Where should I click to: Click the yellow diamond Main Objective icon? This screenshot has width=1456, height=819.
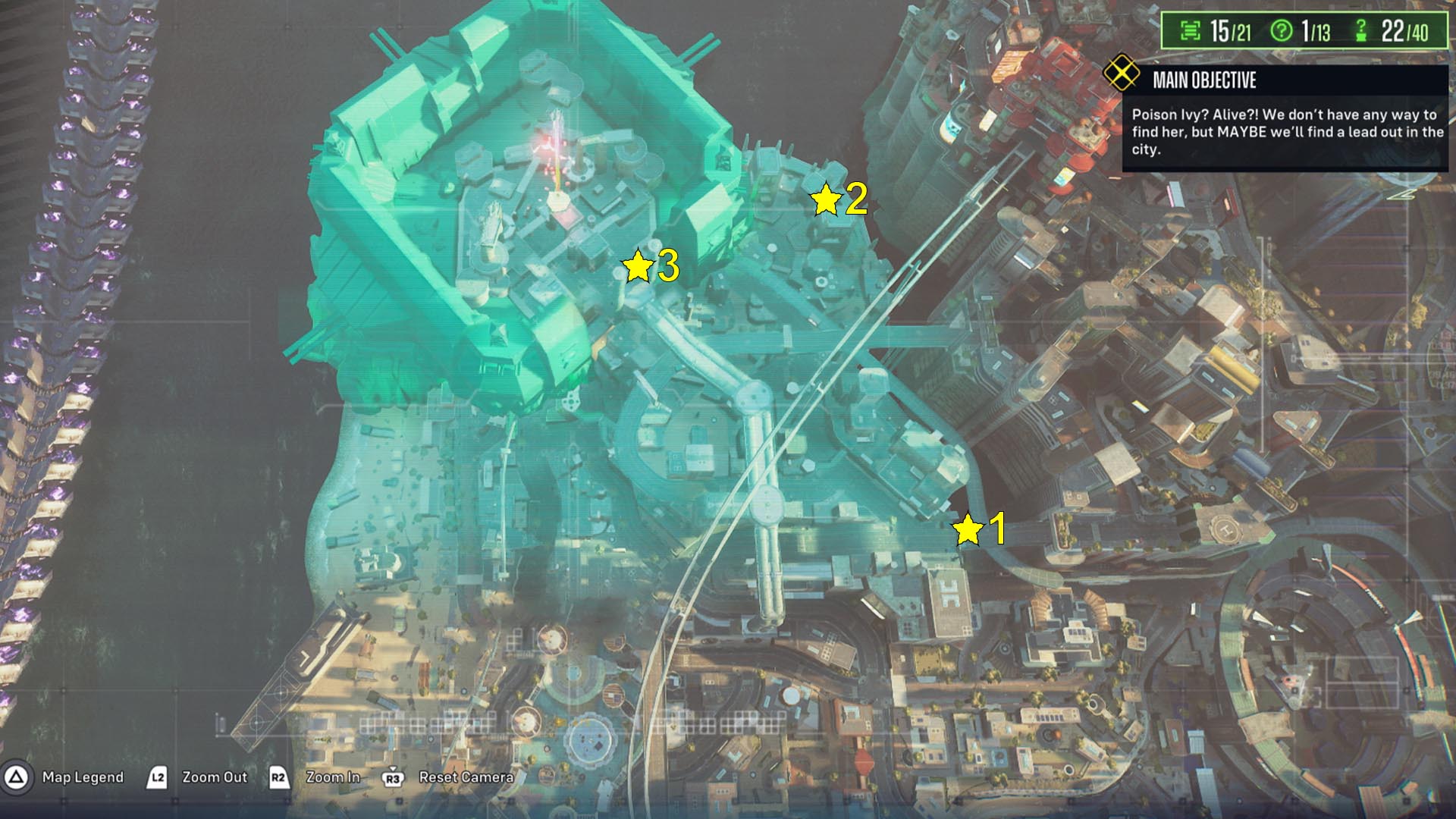click(x=1121, y=74)
